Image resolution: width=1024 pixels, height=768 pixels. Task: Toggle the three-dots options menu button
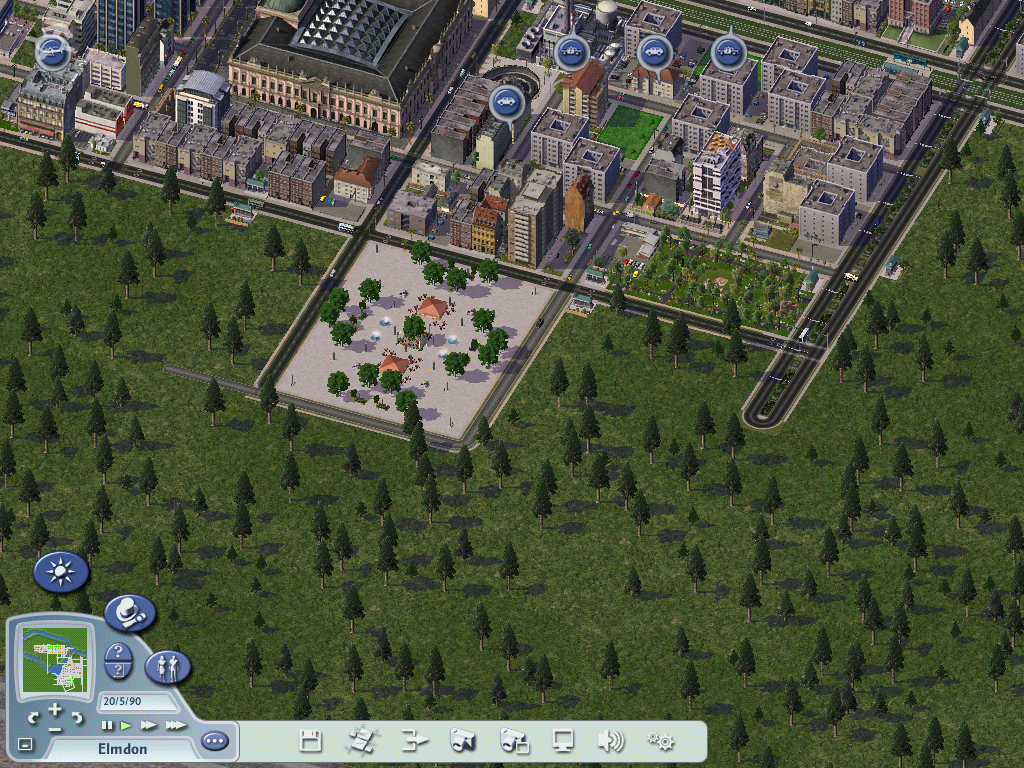tap(214, 742)
